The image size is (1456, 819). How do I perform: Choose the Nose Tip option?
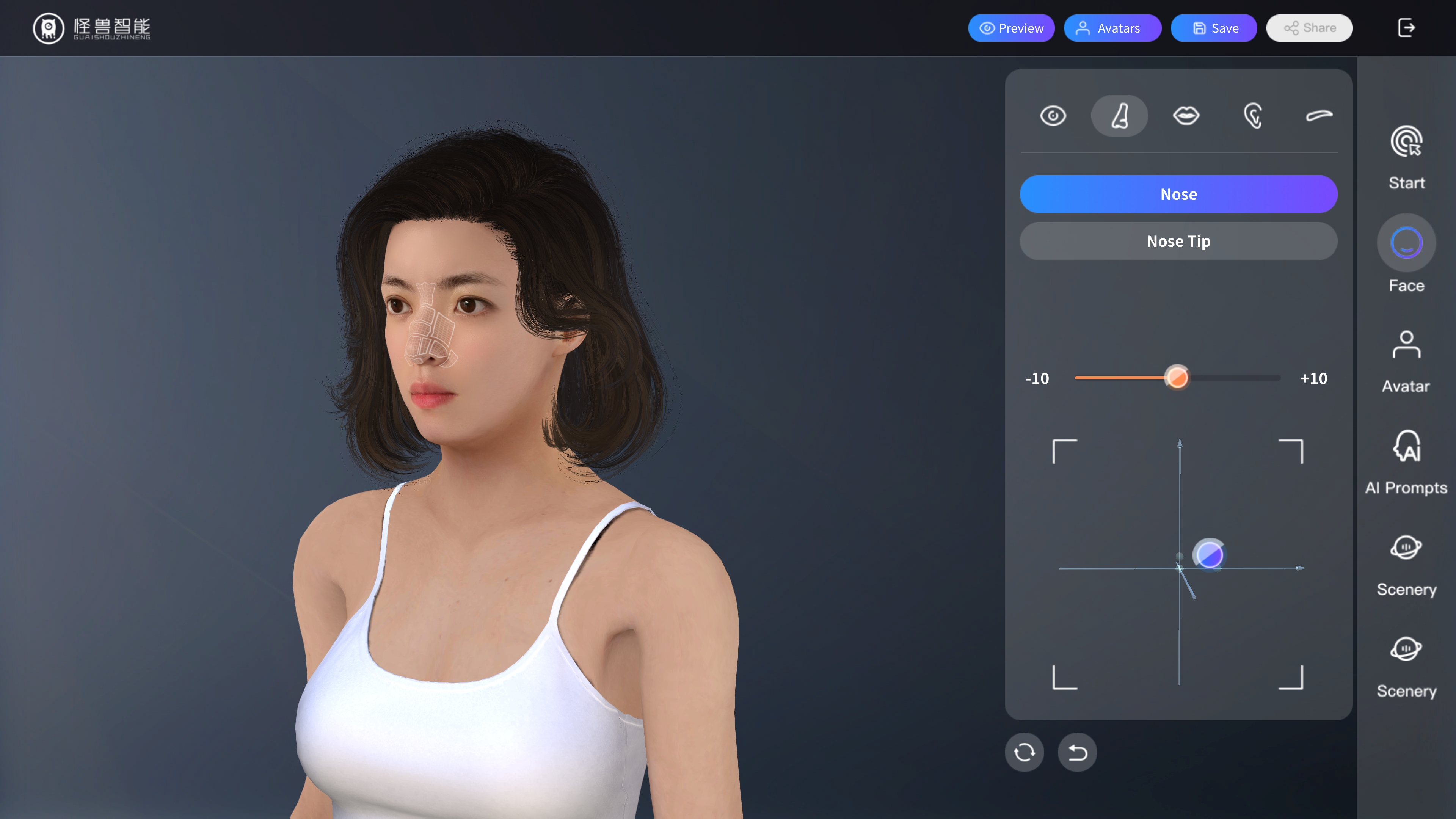(1178, 242)
